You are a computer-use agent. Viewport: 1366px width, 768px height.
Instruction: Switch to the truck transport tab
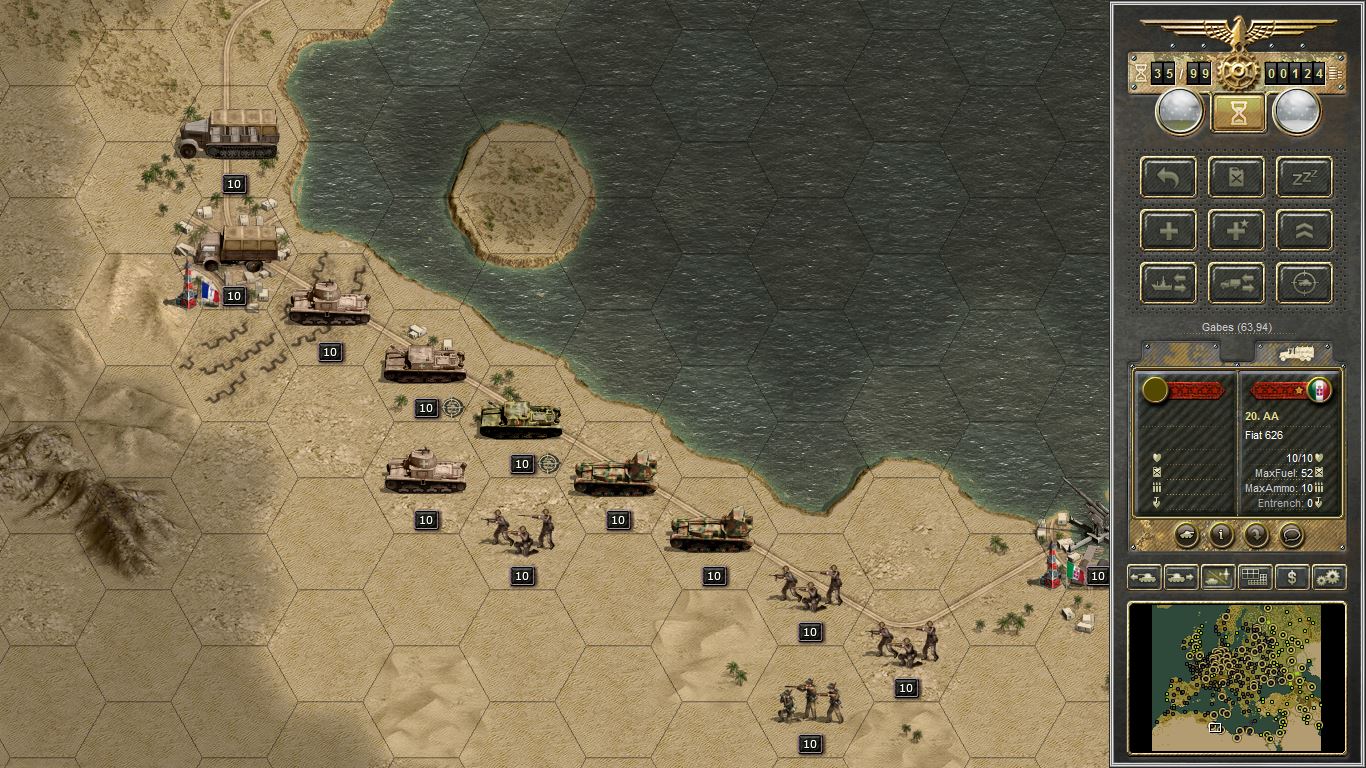1295,353
